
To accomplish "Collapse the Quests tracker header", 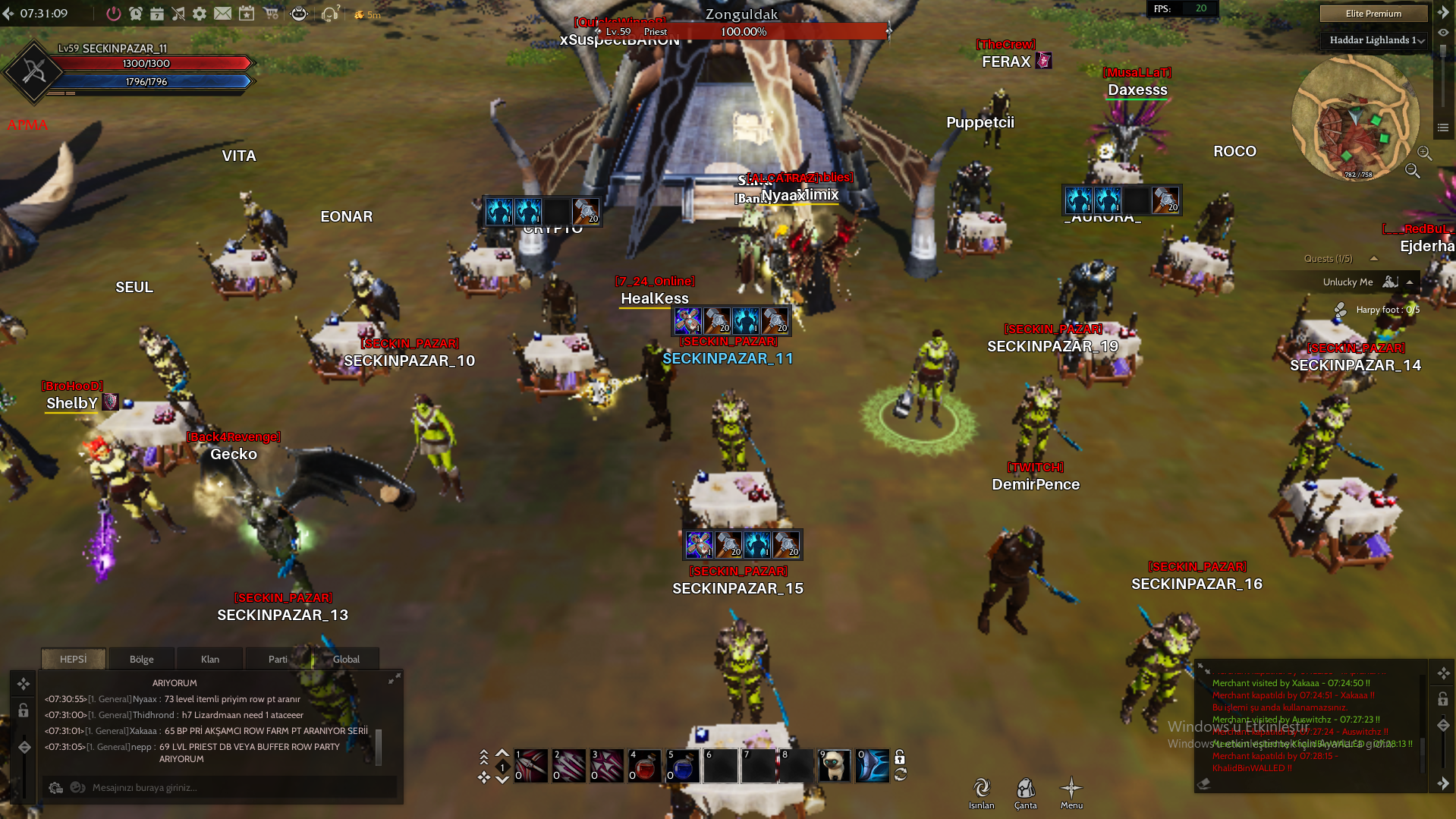I will (x=1373, y=259).
